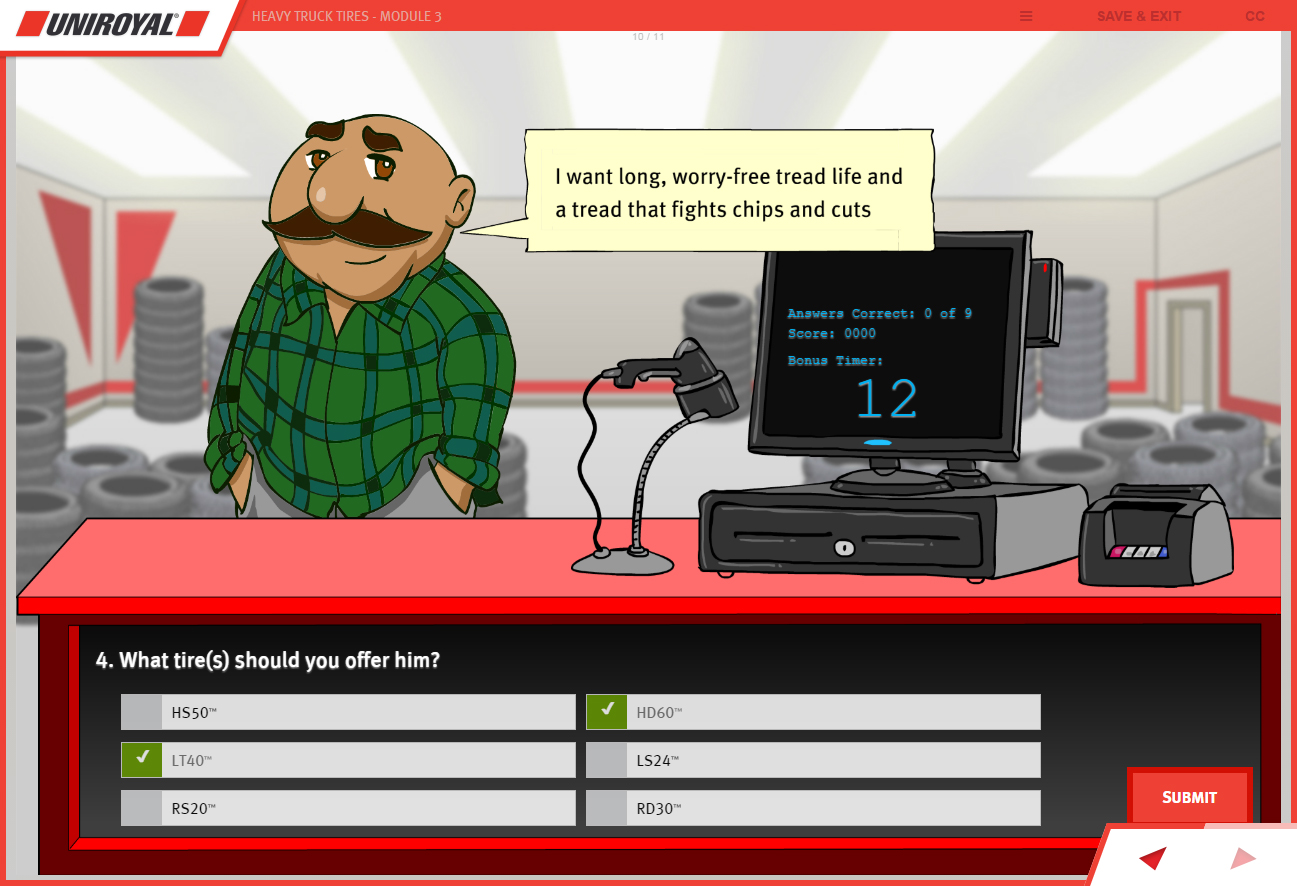Enable the RS20 checkbox
Viewport: 1297px width, 886px height.
click(x=141, y=807)
